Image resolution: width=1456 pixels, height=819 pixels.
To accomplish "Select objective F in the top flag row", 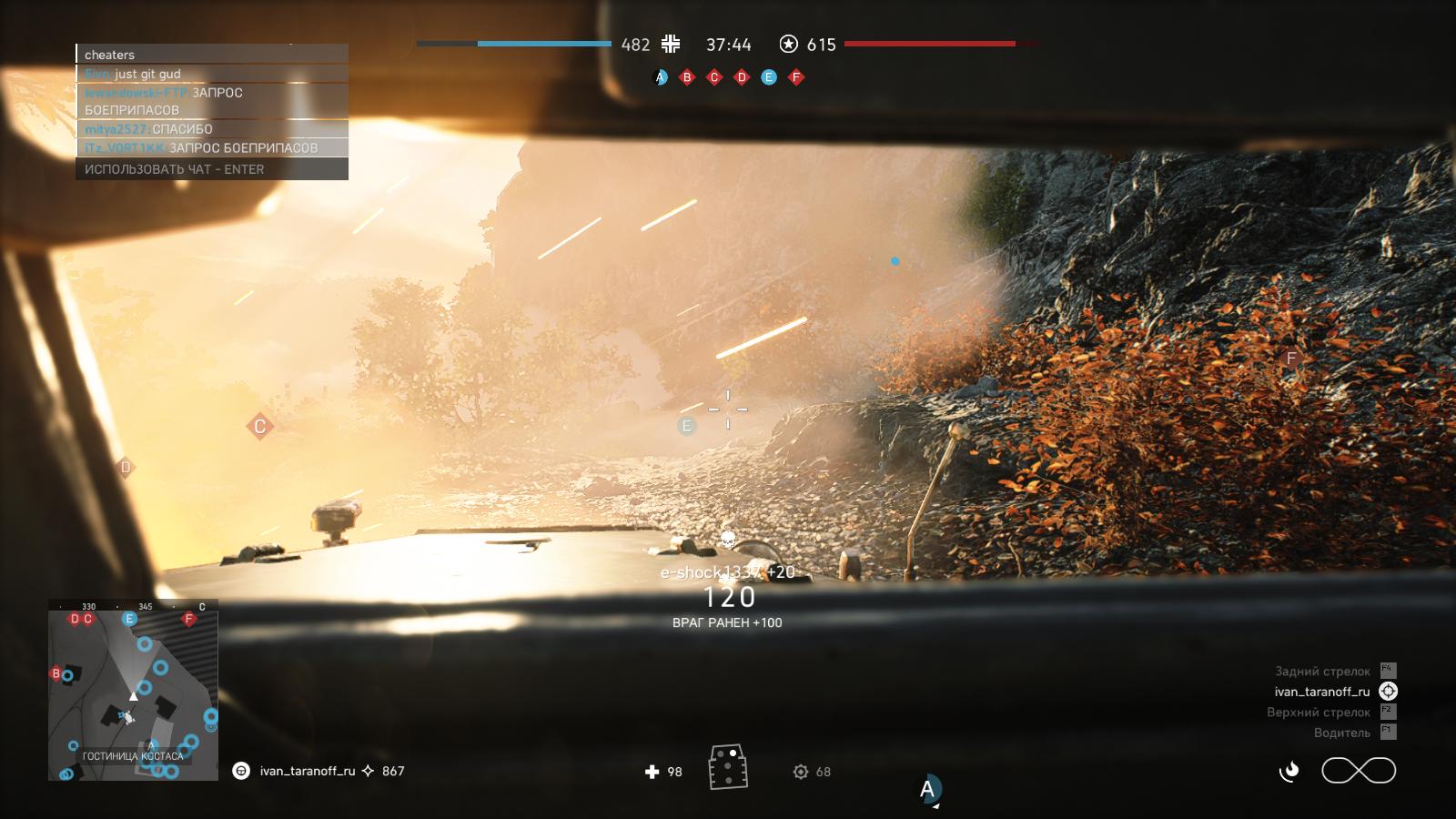I will (x=796, y=77).
